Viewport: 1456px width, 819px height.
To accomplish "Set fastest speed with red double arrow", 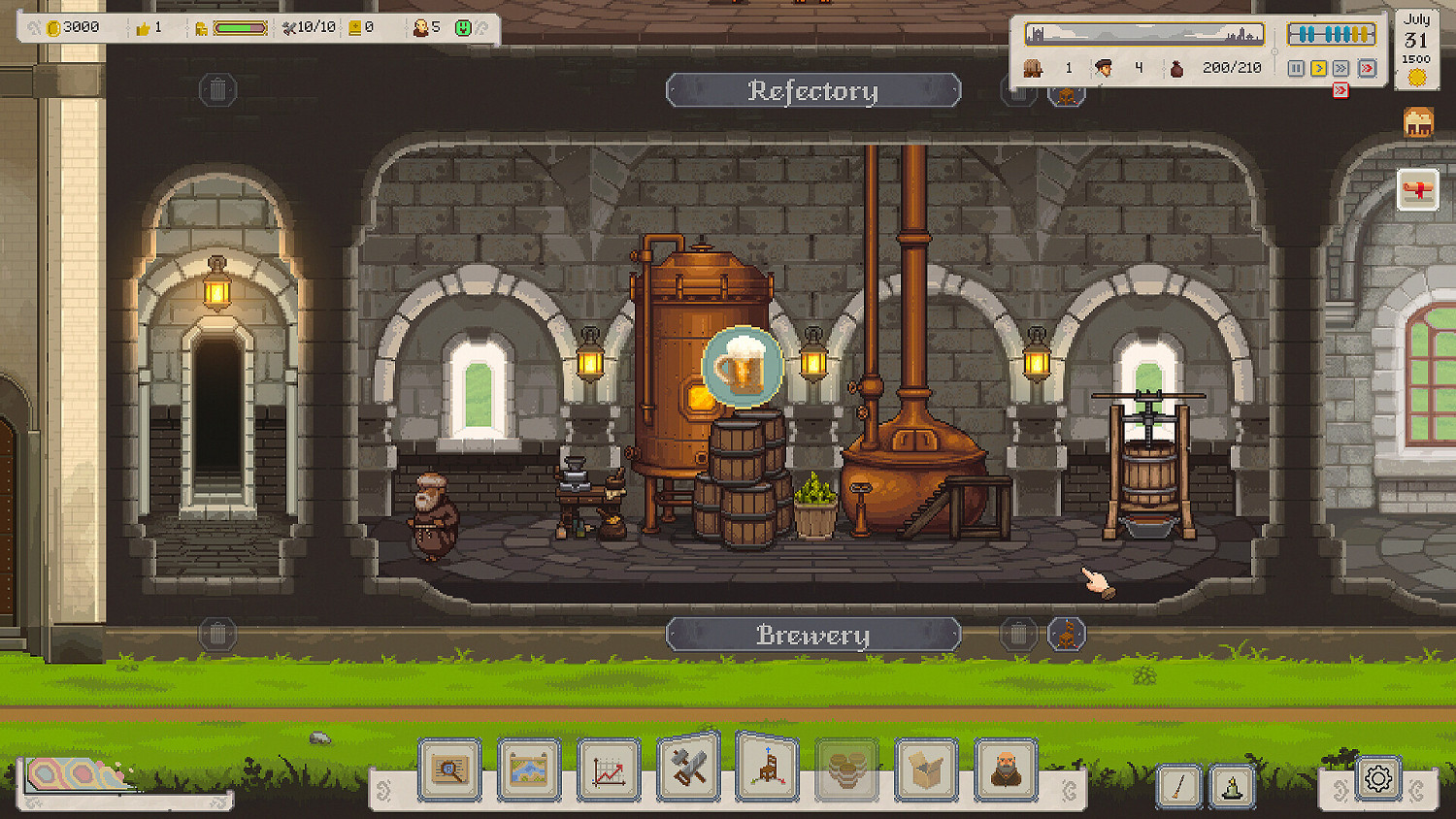I will click(1368, 68).
